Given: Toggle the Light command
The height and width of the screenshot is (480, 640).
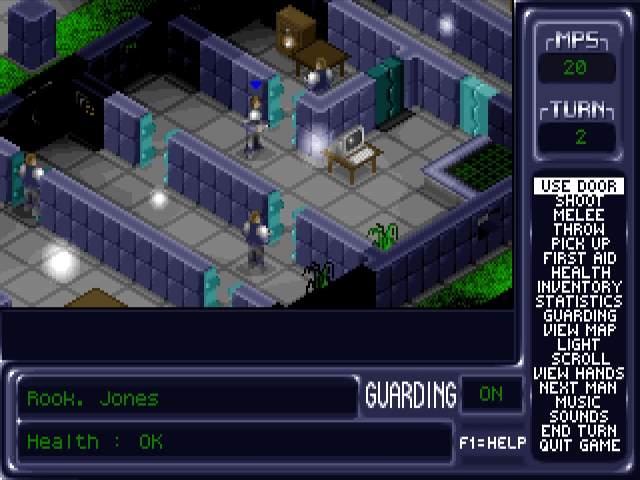Looking at the screenshot, I should (x=579, y=344).
